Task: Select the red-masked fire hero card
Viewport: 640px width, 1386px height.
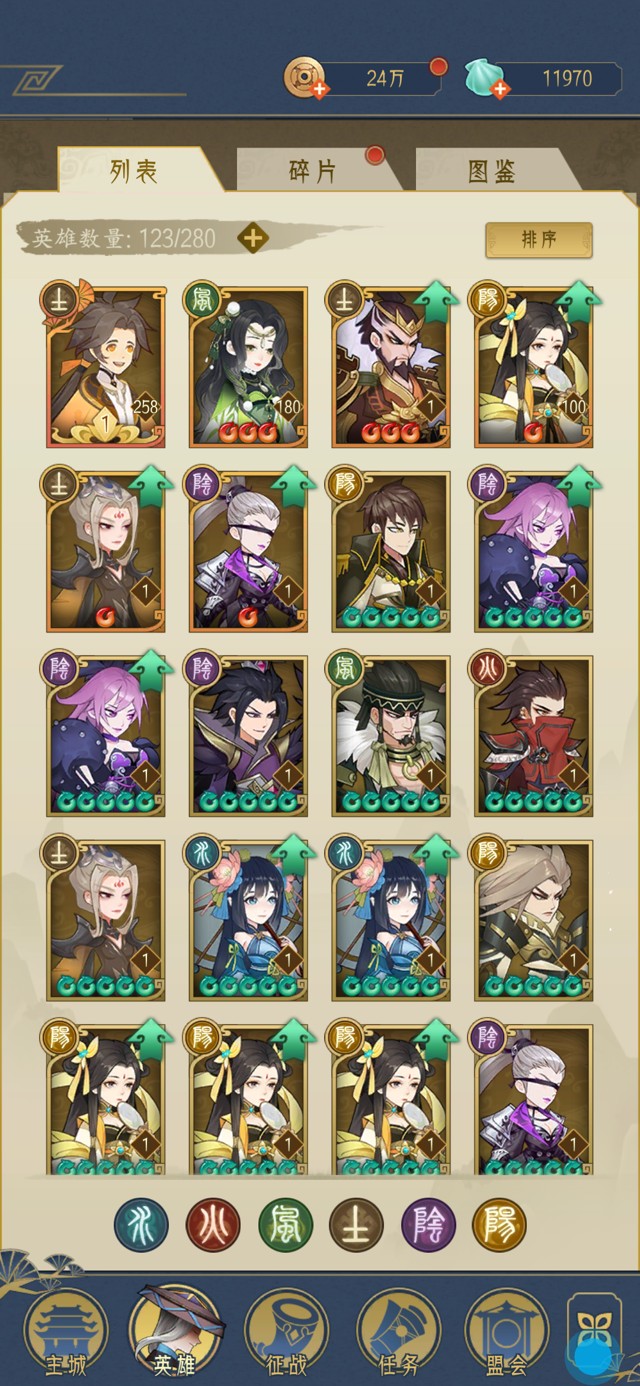Action: pyautogui.click(x=534, y=735)
